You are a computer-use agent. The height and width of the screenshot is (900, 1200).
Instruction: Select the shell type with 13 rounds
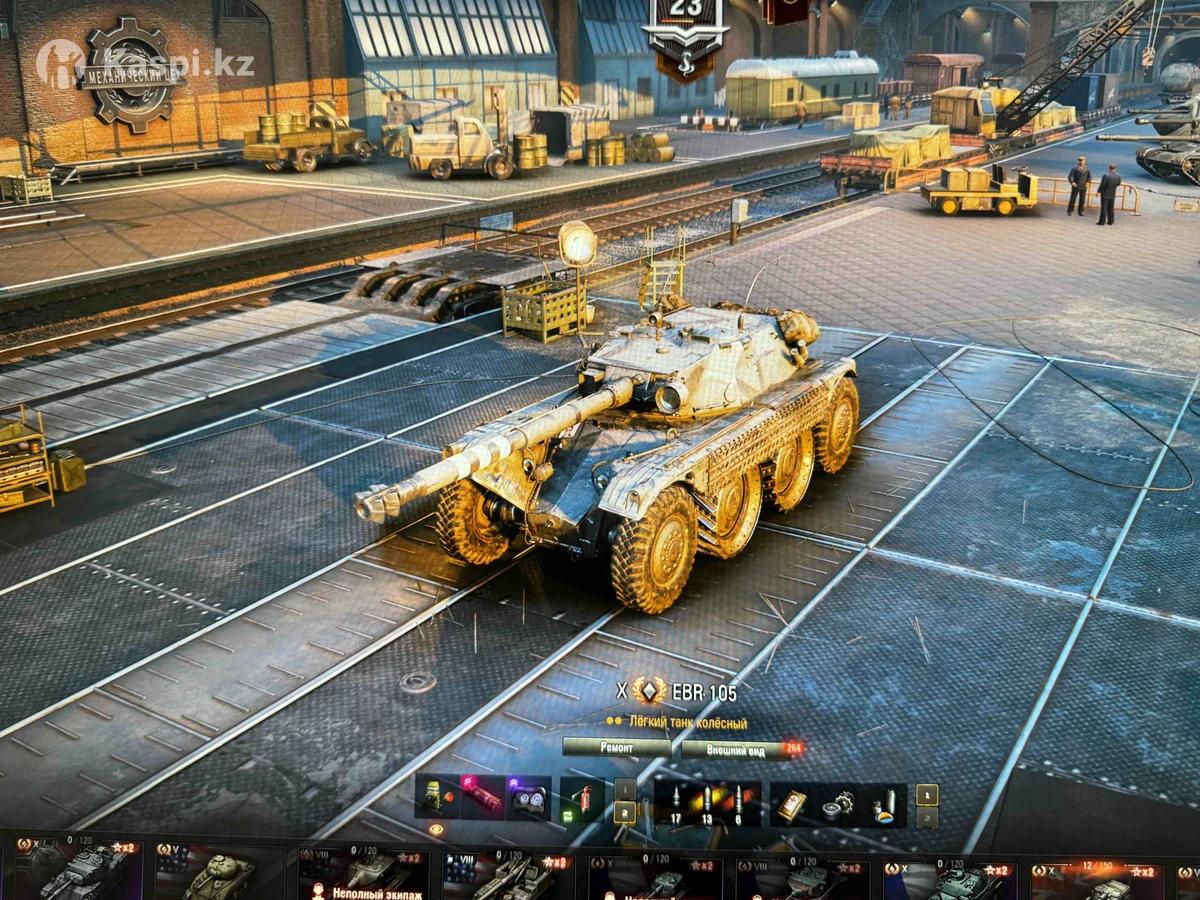tap(707, 802)
